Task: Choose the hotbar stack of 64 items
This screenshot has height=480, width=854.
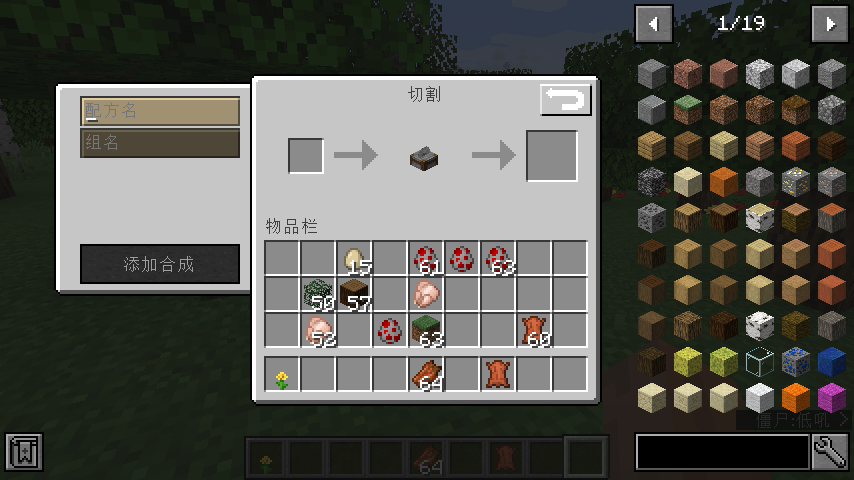Action: (427, 375)
